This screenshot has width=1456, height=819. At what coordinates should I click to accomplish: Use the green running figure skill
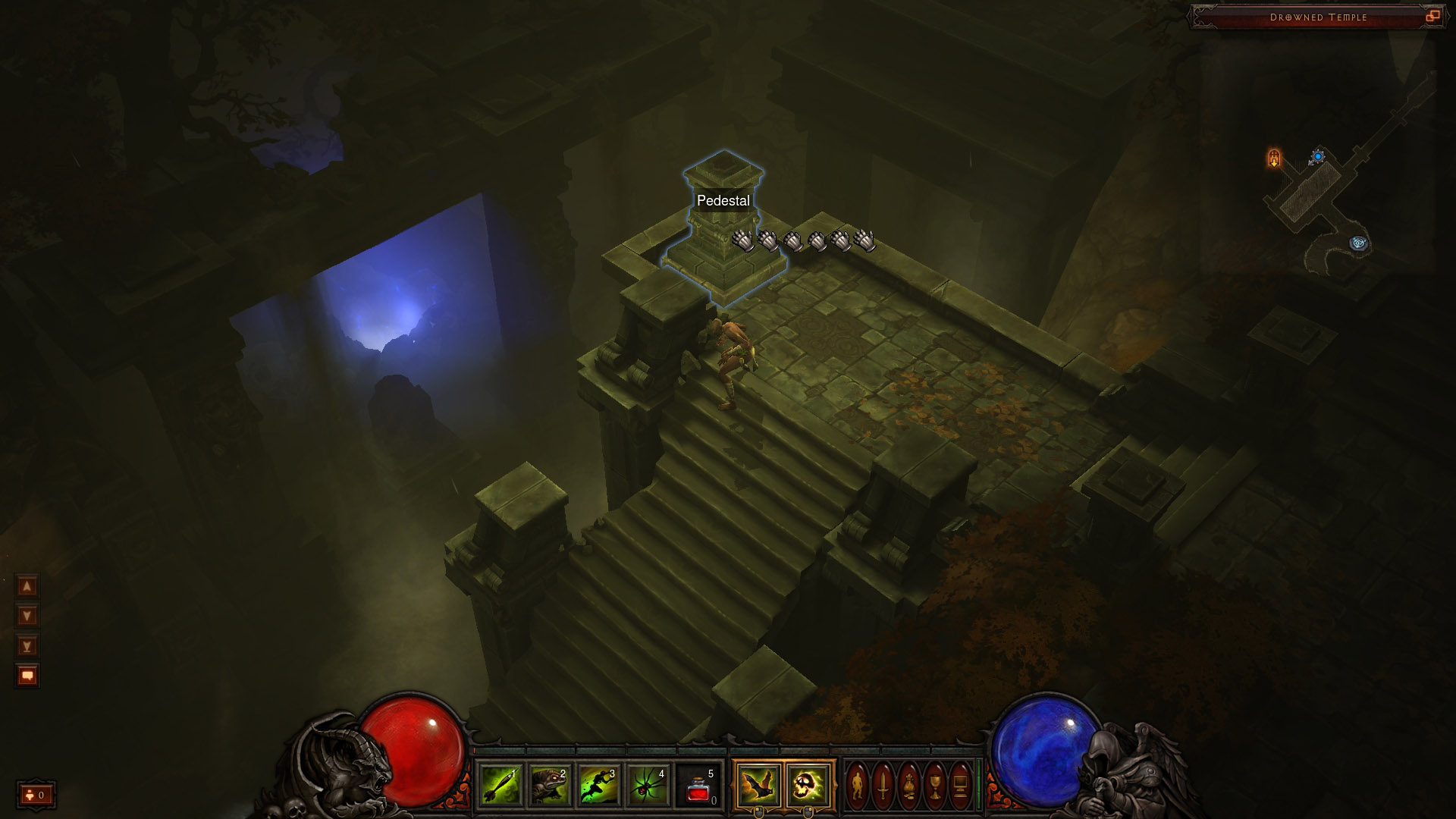598,785
